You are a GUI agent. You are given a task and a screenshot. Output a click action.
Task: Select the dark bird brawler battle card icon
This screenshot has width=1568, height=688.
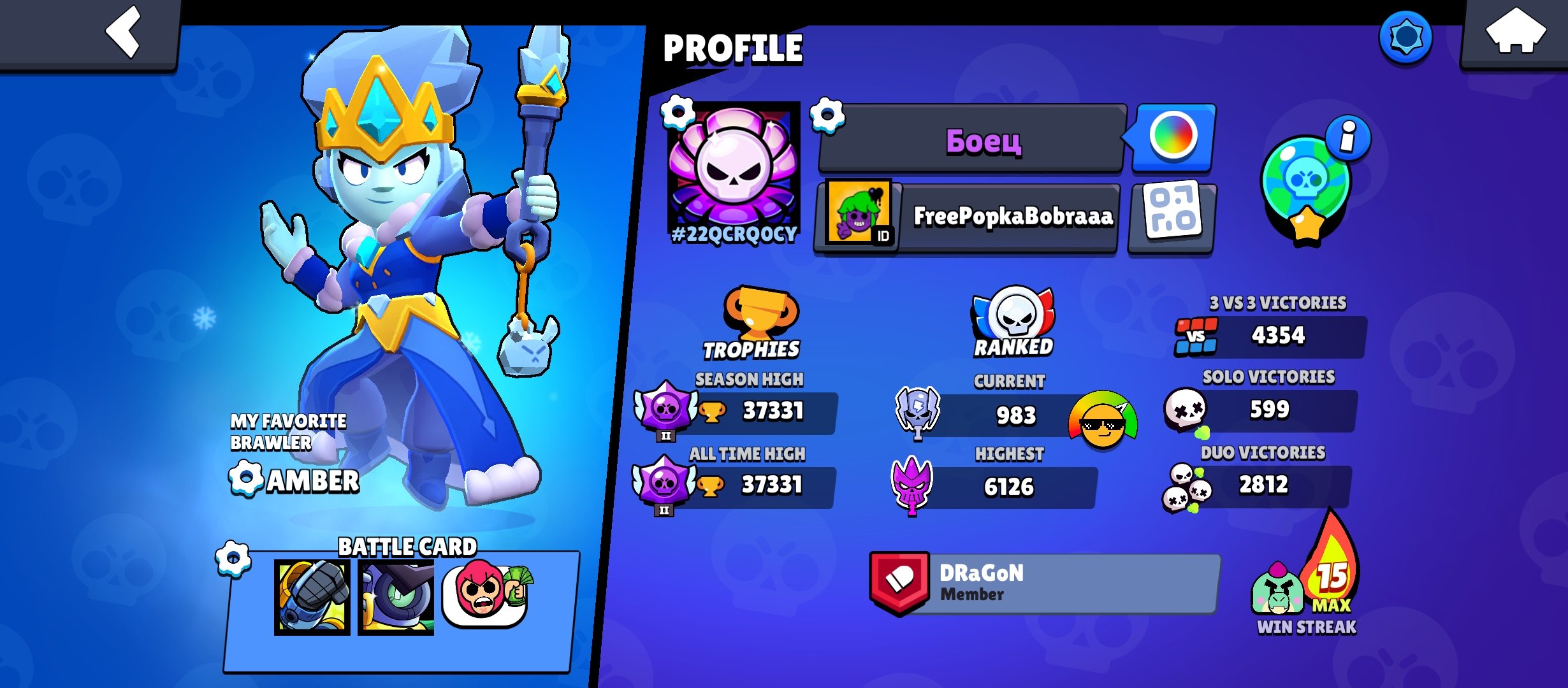click(396, 598)
